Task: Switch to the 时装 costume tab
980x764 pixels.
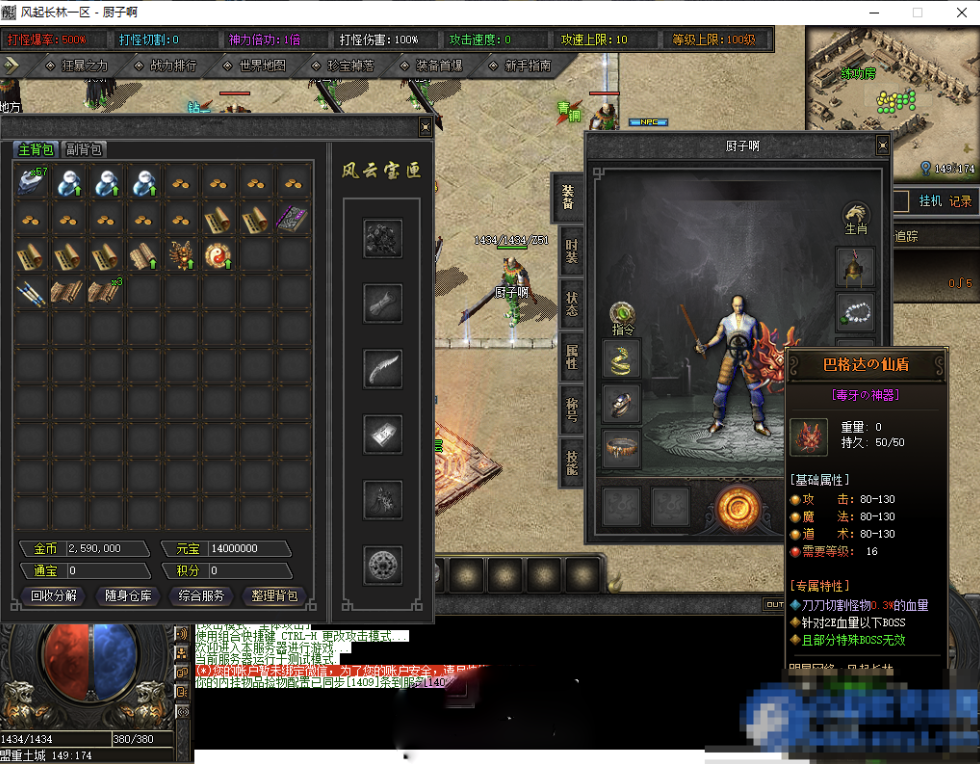Action: coord(571,252)
